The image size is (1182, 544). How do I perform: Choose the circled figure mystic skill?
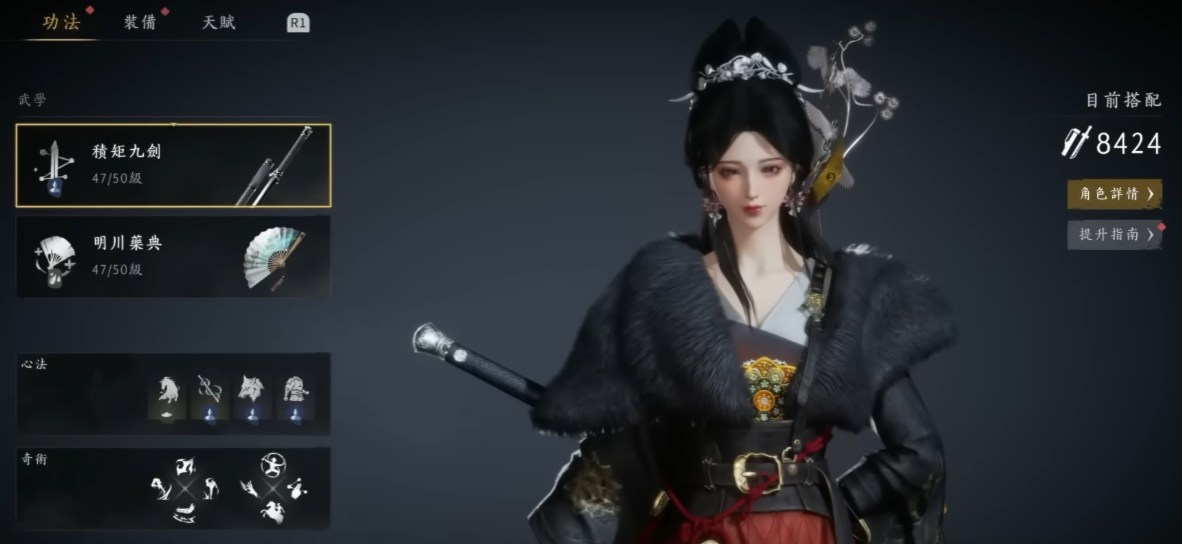pos(272,464)
